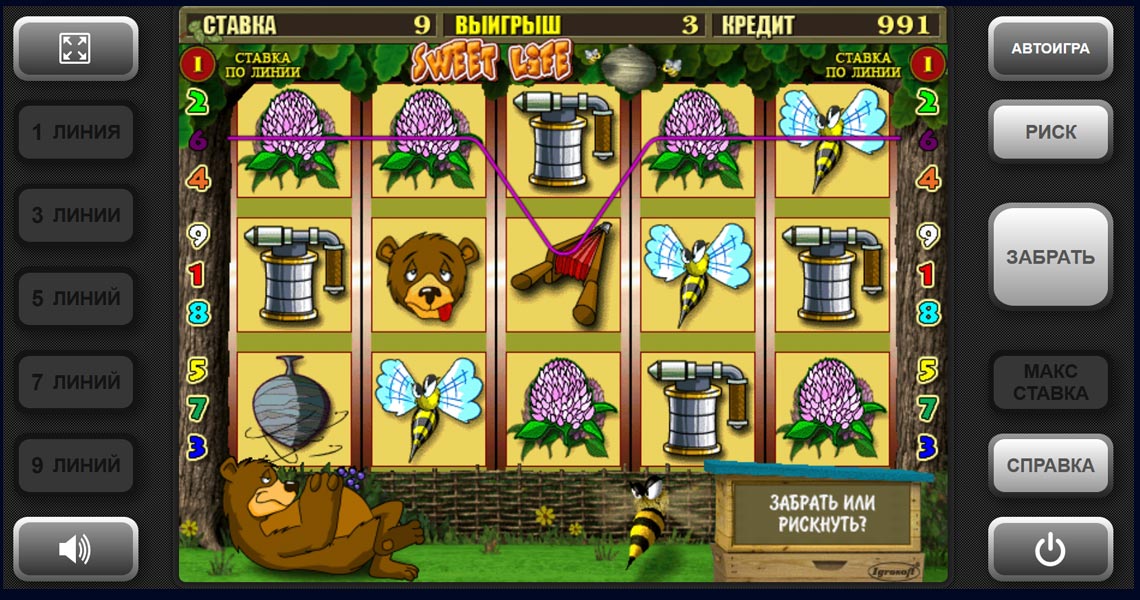Mute the sound with the speaker button
Viewport: 1140px width, 600px height.
pos(75,548)
